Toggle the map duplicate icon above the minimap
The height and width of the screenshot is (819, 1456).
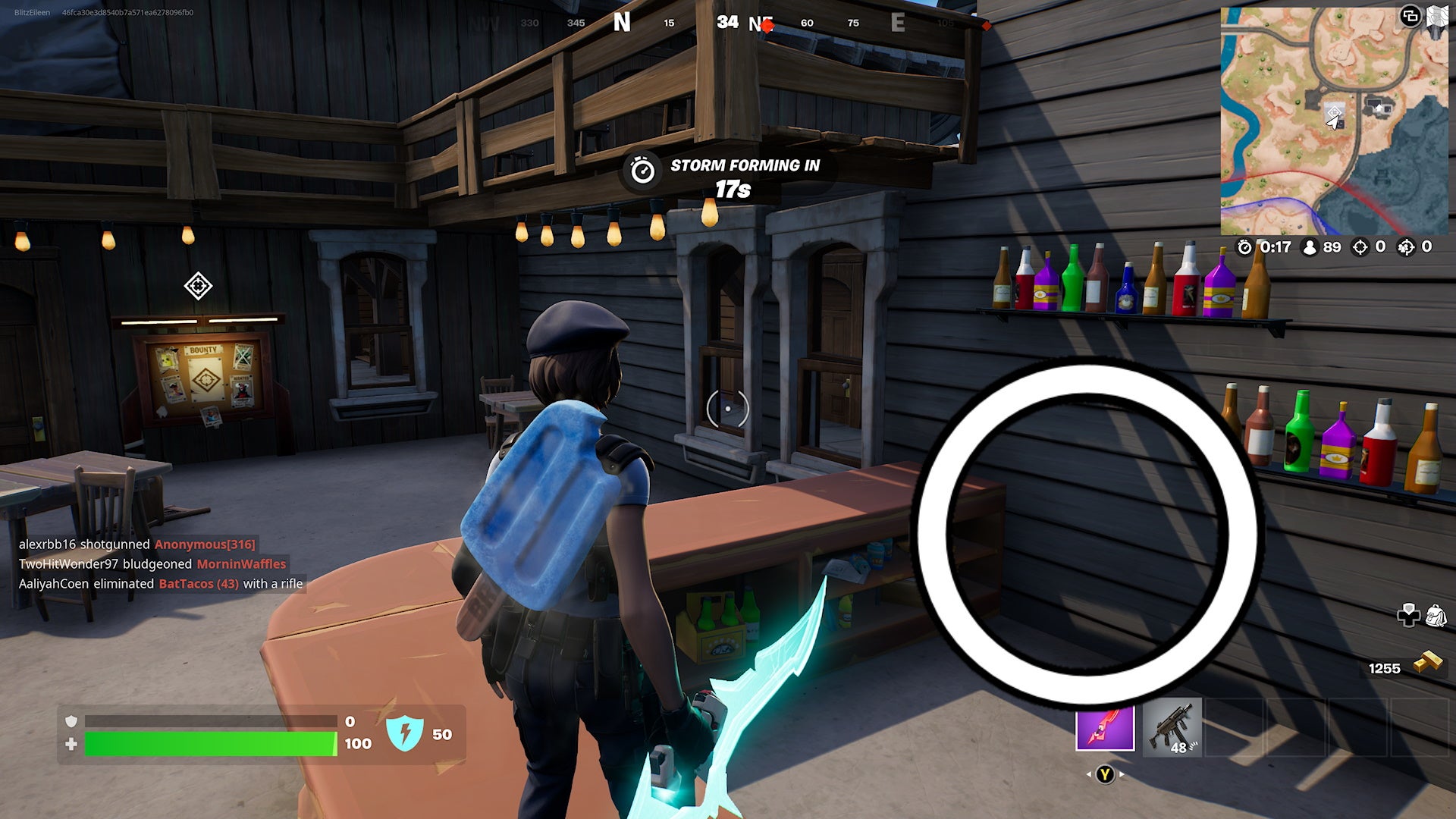pyautogui.click(x=1410, y=17)
